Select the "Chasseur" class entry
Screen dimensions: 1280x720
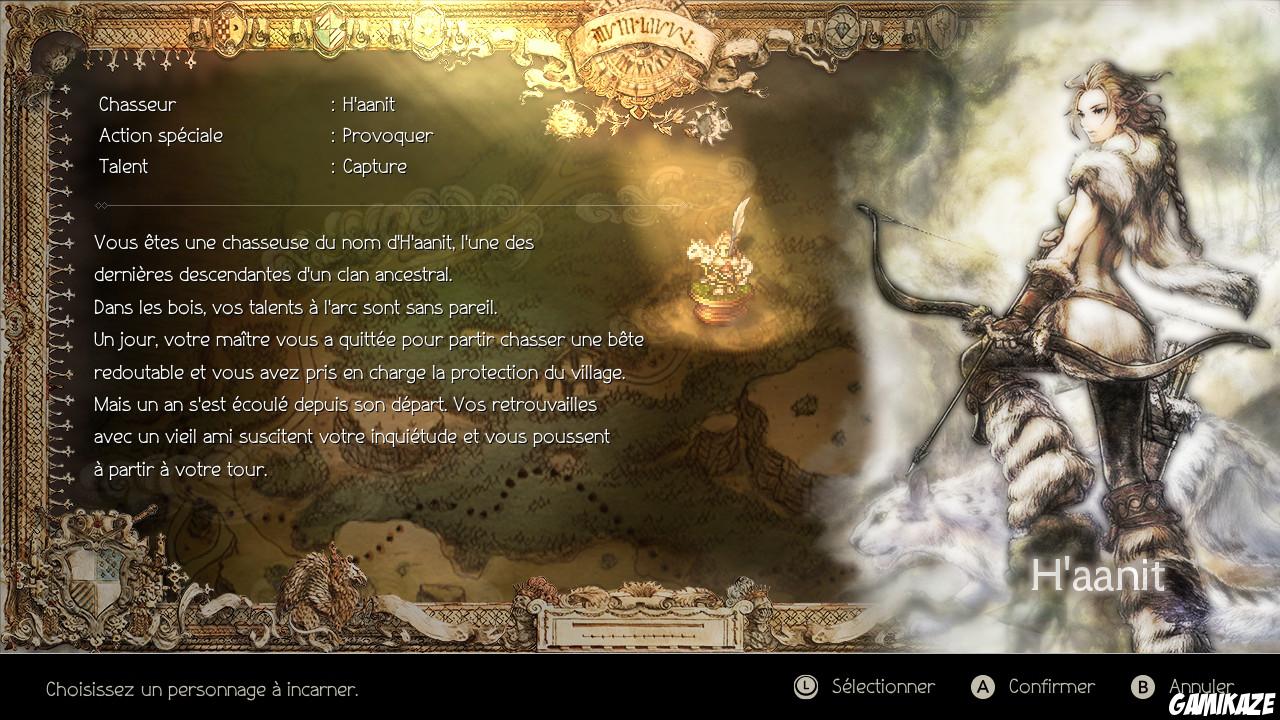pos(136,103)
